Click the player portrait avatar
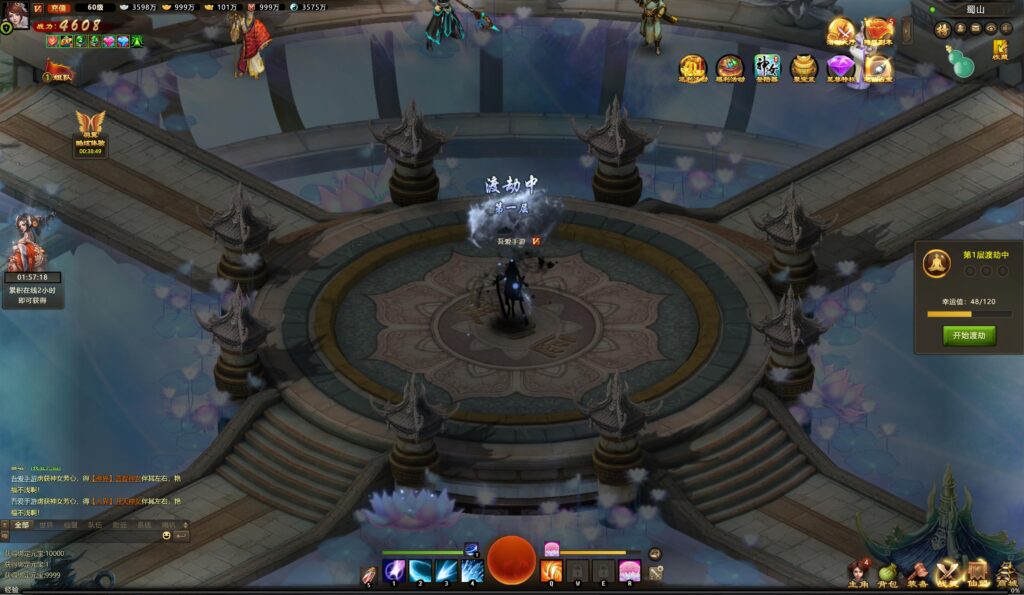The image size is (1024, 595). click(15, 14)
